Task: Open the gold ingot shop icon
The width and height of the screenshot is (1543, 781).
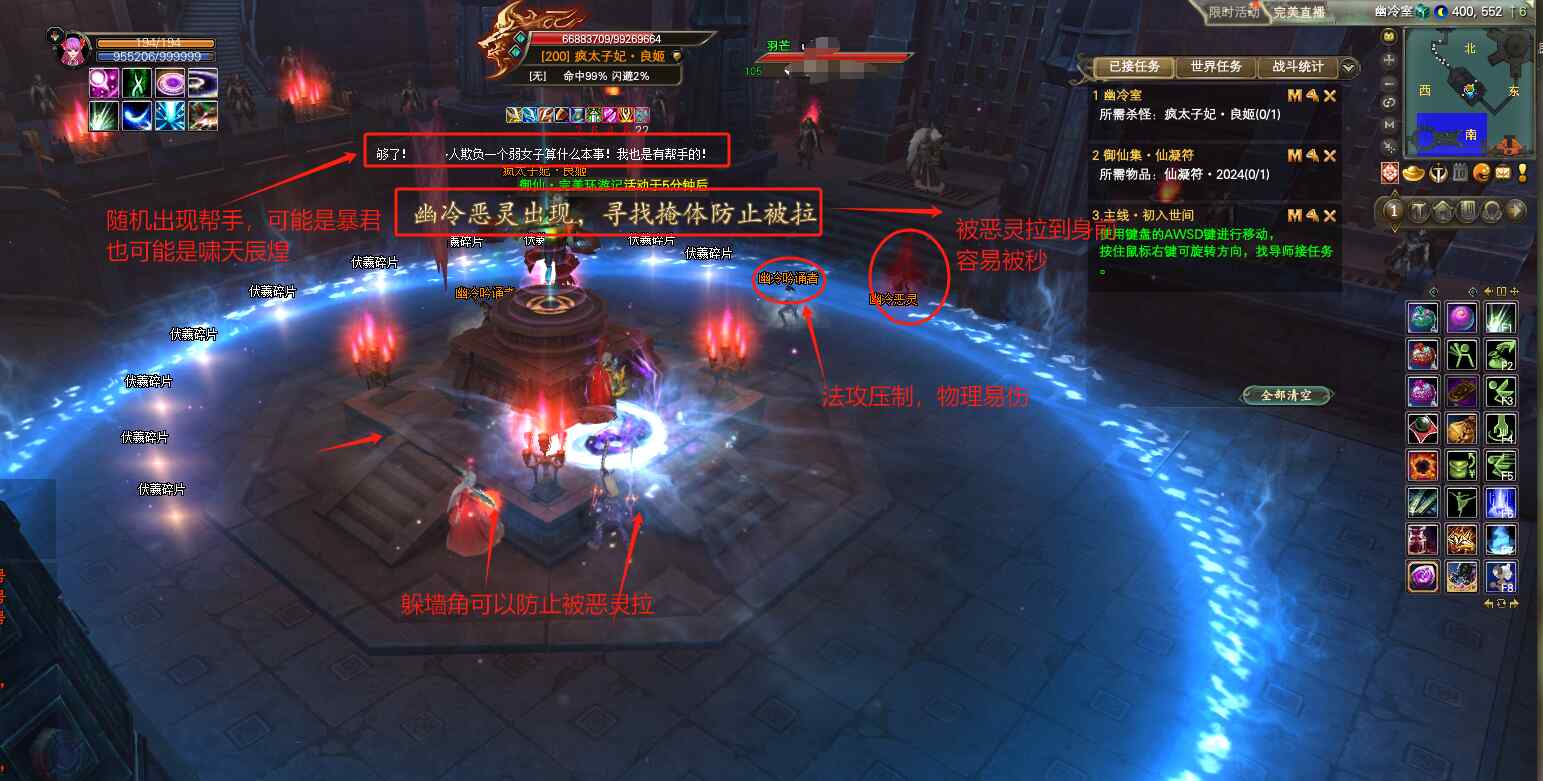Action: [x=1414, y=172]
